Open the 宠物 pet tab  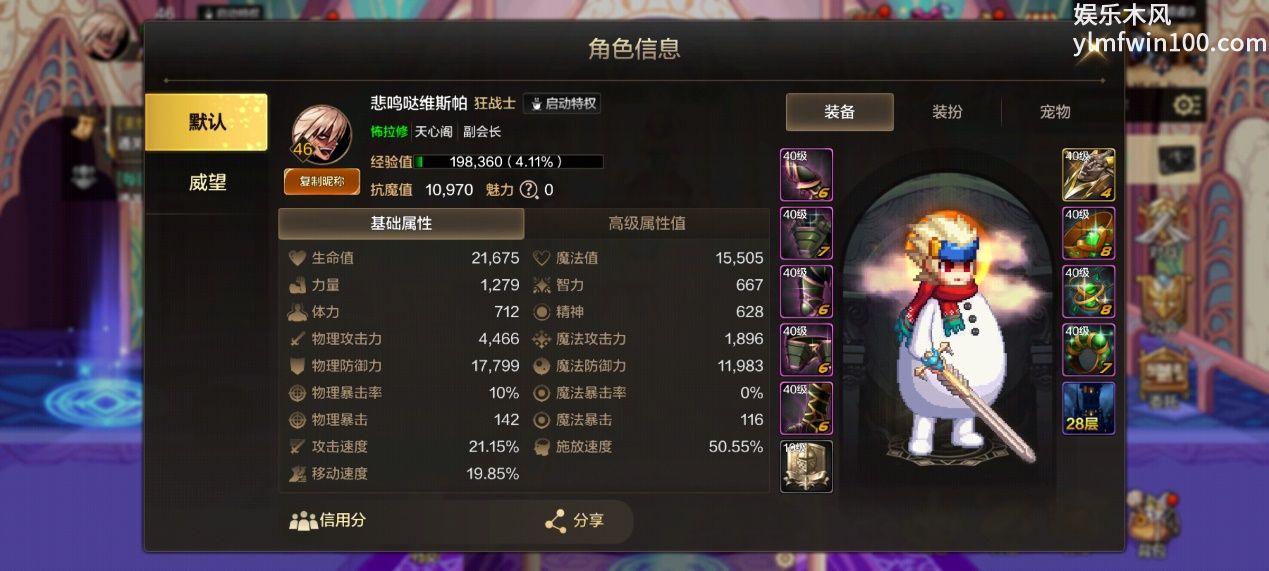point(1055,112)
